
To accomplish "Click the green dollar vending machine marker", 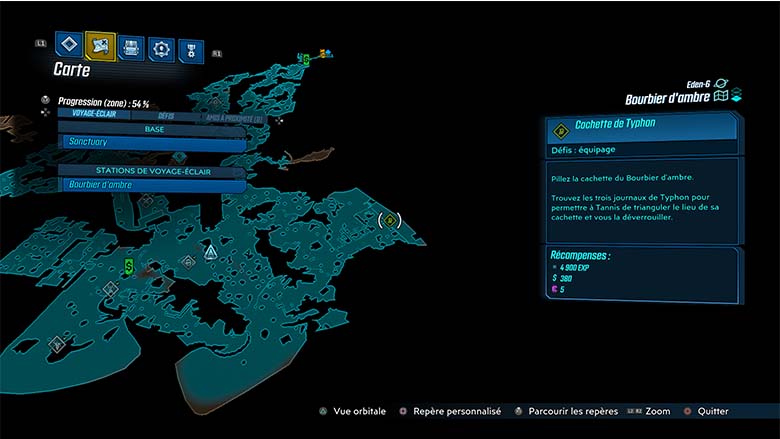I will [x=129, y=266].
